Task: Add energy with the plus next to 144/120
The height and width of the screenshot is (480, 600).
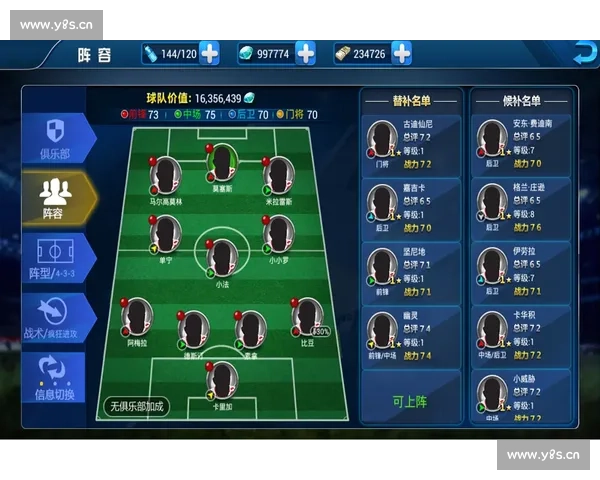Action: [x=209, y=53]
